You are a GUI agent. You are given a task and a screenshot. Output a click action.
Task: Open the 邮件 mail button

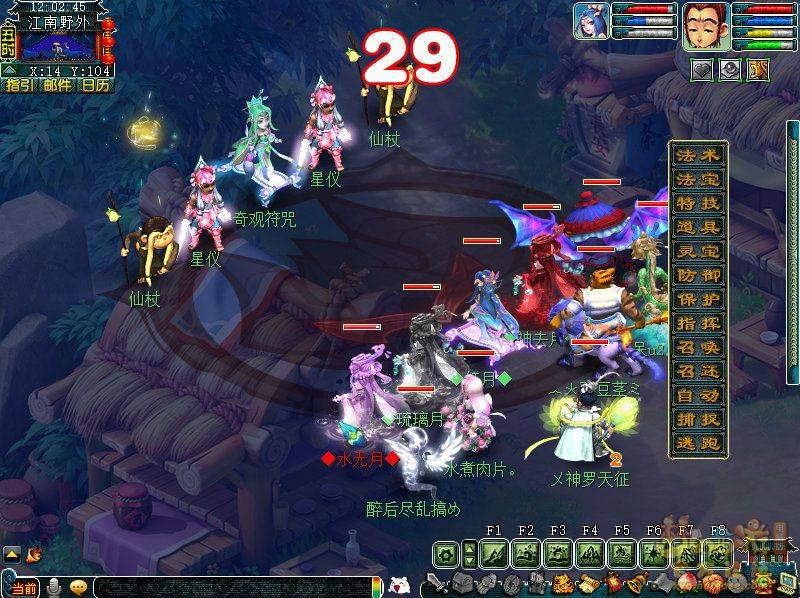click(57, 85)
